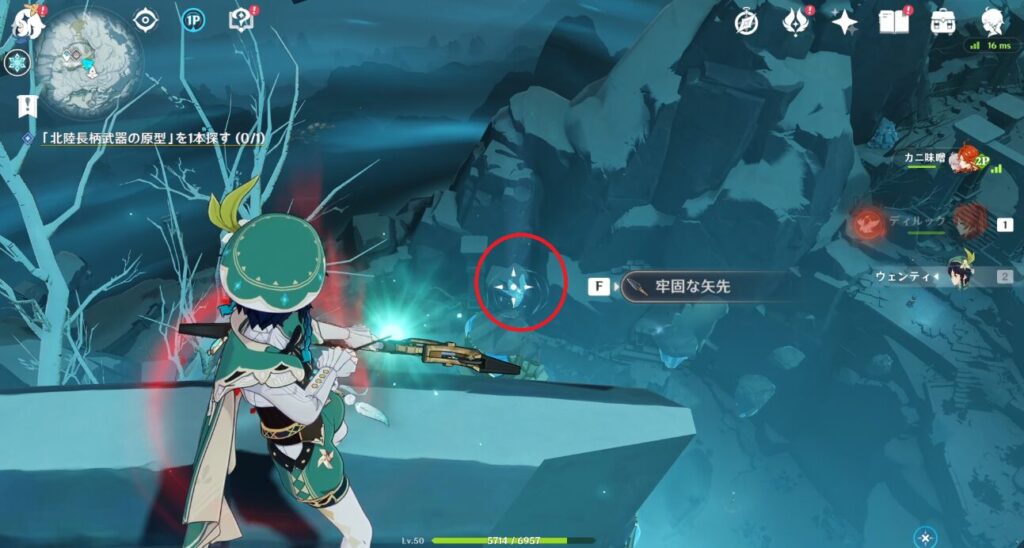Open the compass icon in top bar
The image size is (1024, 548).
coord(746,21)
